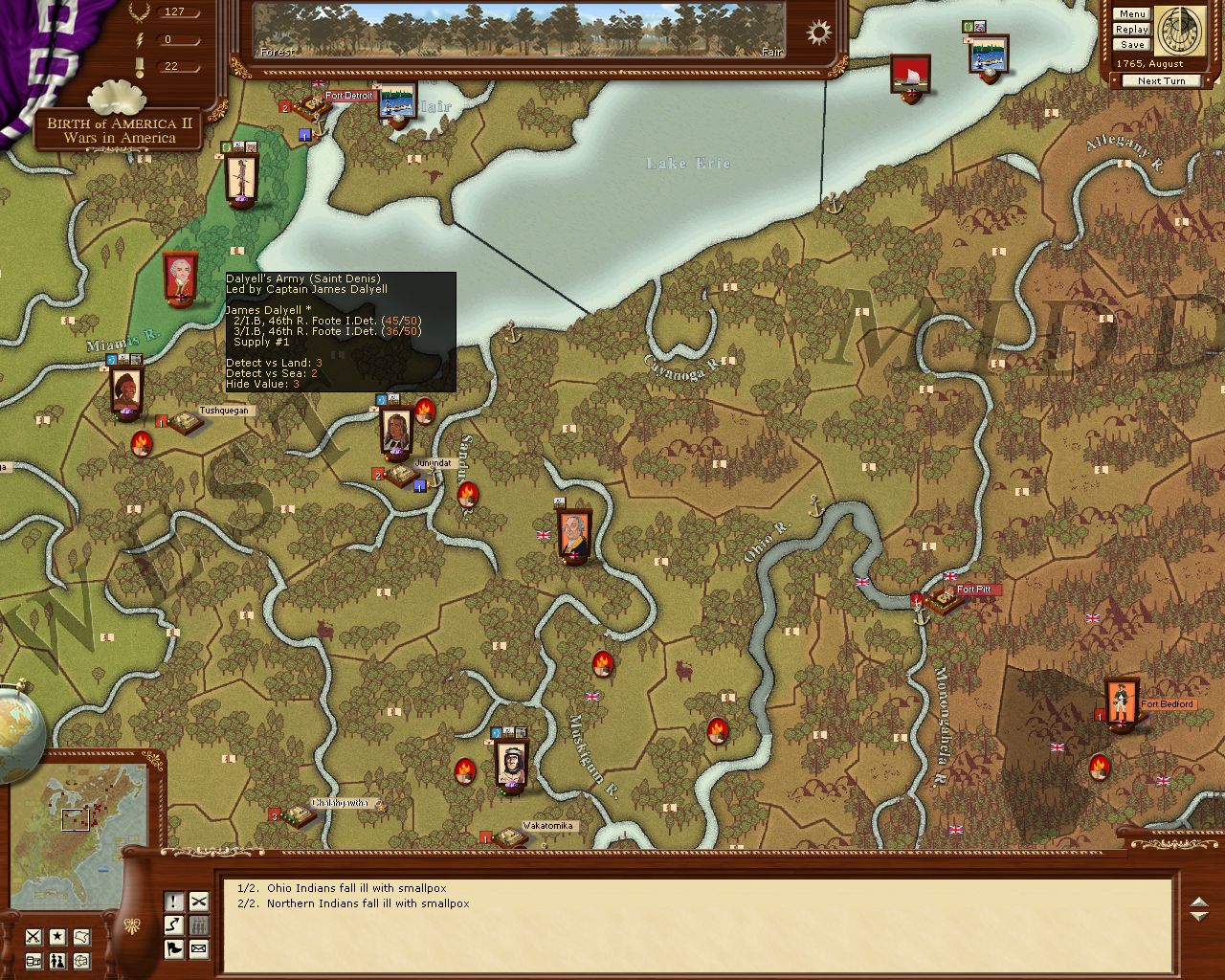Open the globe in the corner
The width and height of the screenshot is (1225, 980).
[x=19, y=732]
